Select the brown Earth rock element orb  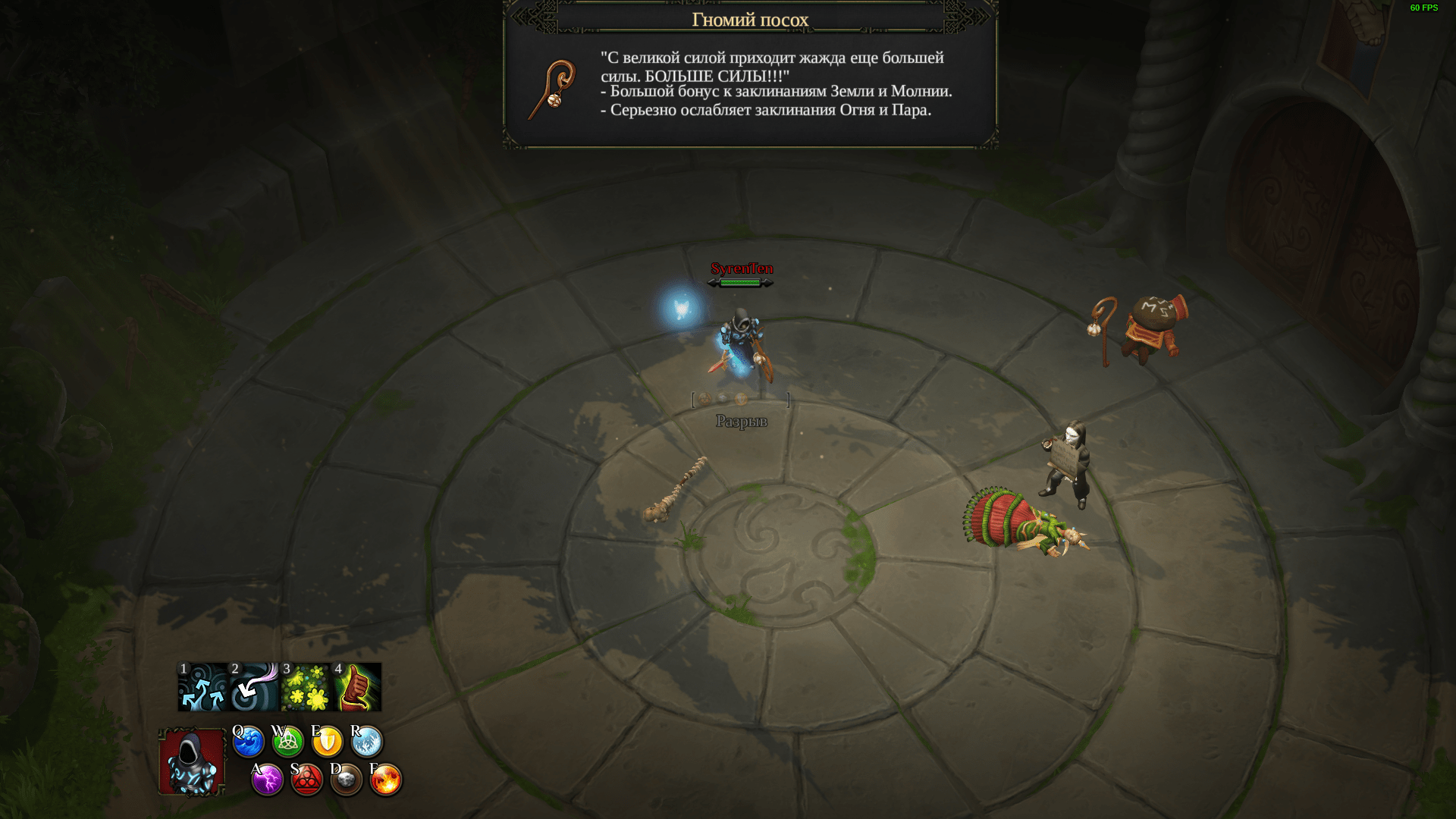pyautogui.click(x=347, y=780)
